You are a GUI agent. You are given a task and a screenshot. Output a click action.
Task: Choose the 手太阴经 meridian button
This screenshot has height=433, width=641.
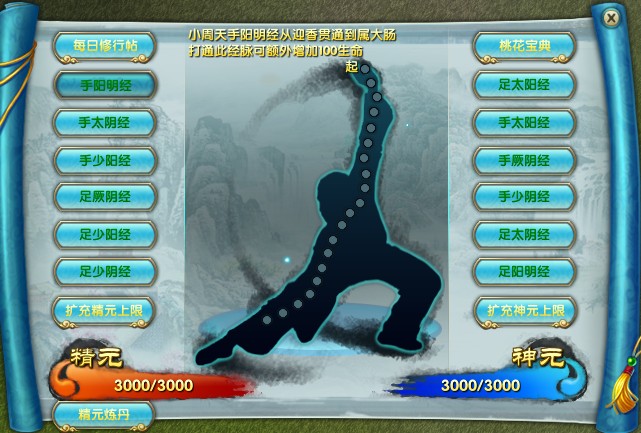click(104, 122)
